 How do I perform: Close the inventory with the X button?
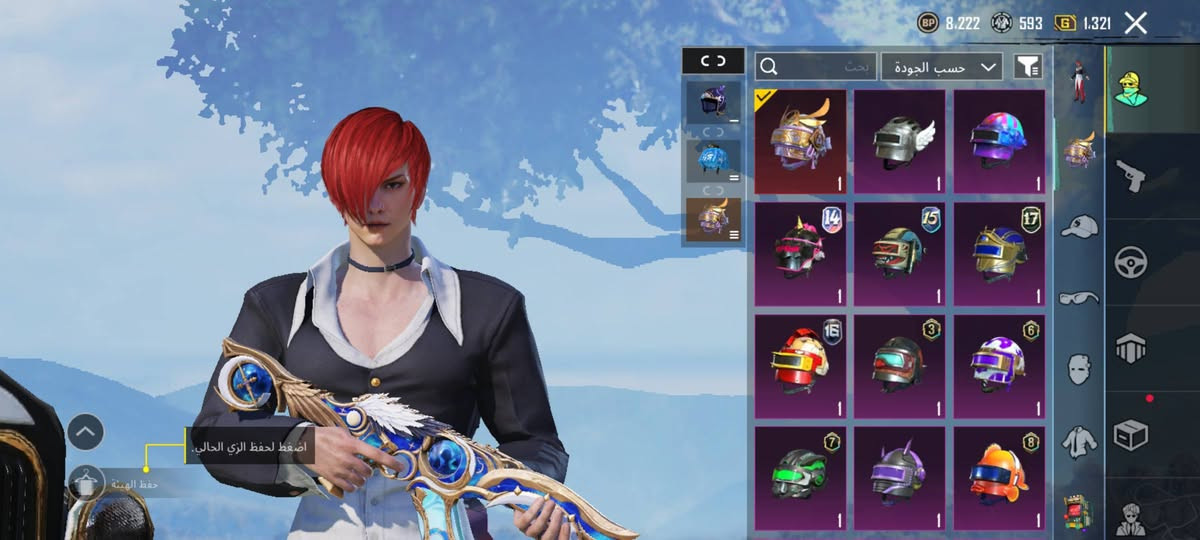1135,23
